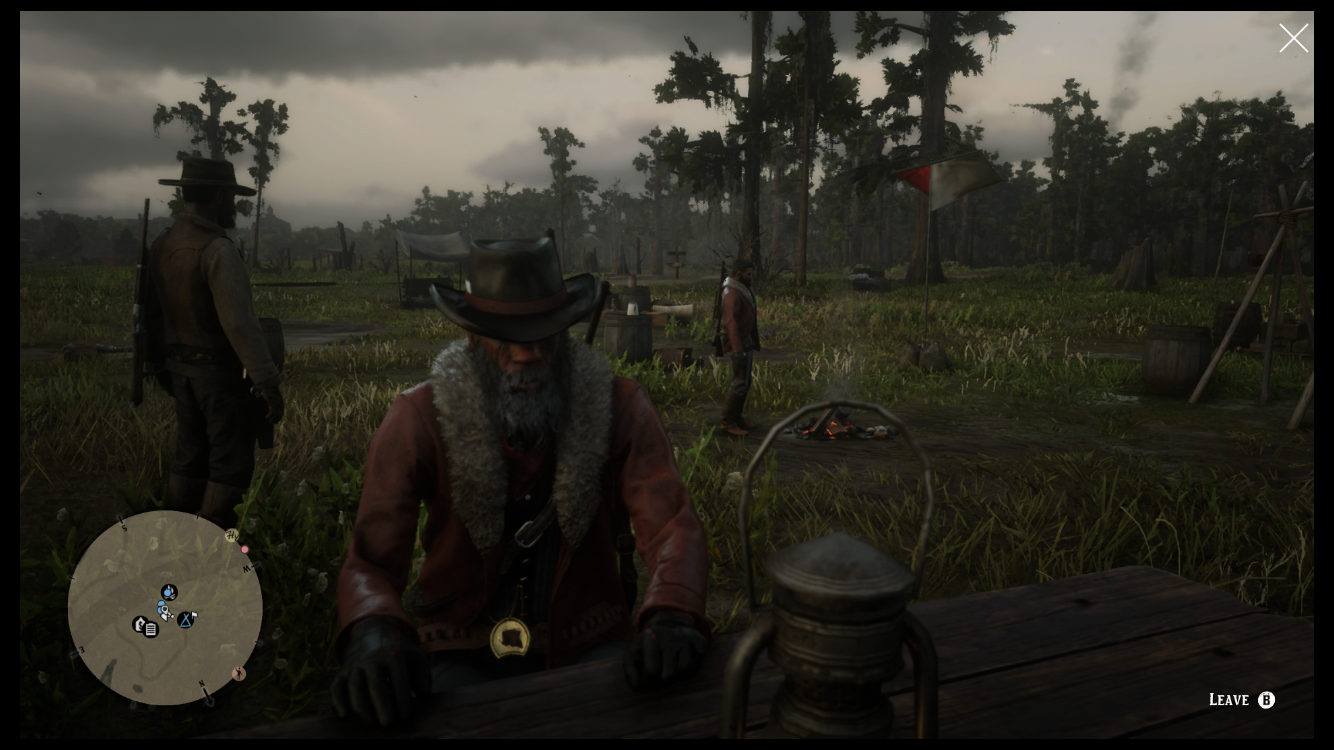Click the pink dot on minimap edge
This screenshot has width=1334, height=750.
point(245,550)
